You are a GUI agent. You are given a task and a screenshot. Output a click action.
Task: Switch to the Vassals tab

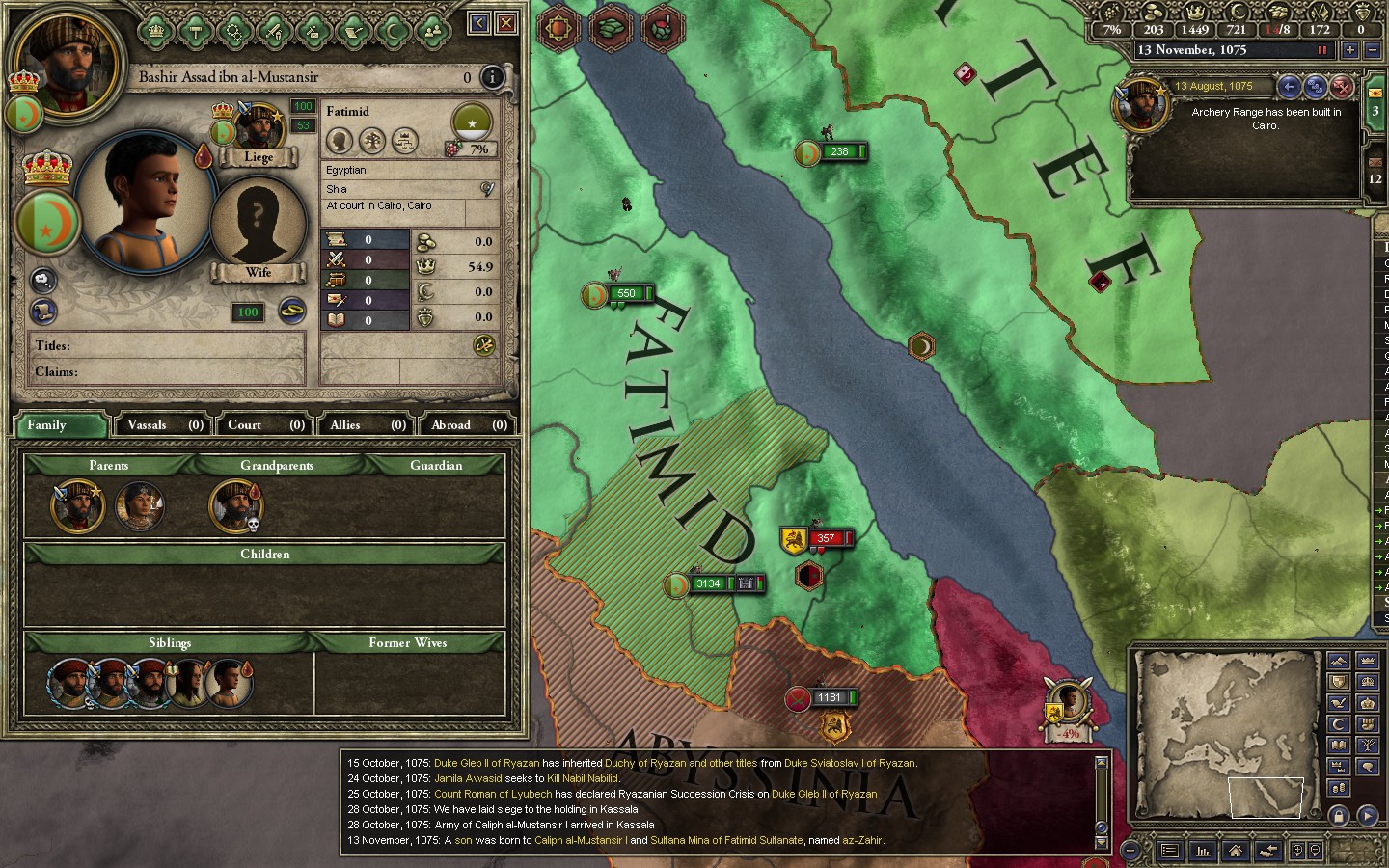164,424
